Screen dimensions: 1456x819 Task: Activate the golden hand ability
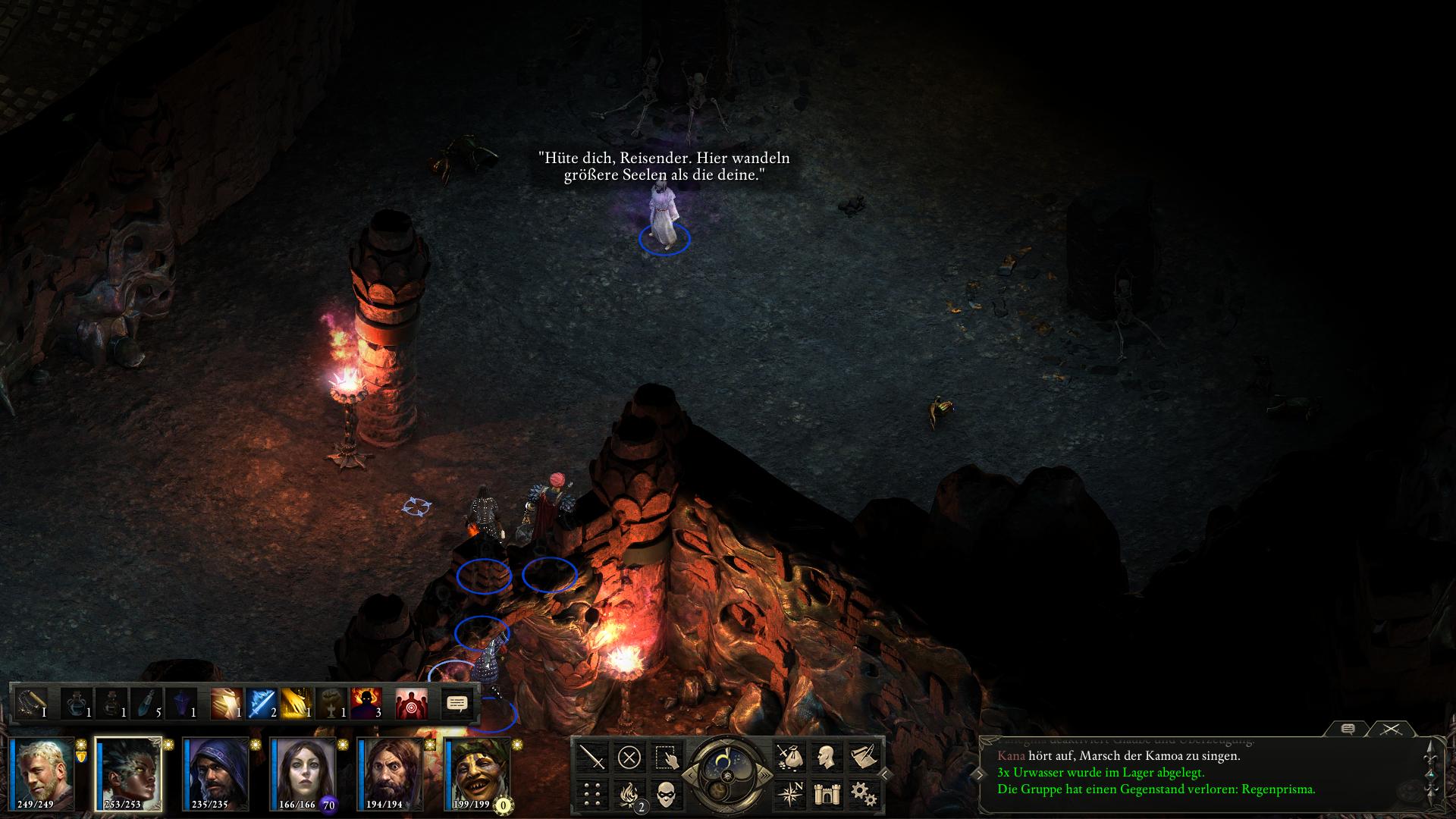point(296,704)
